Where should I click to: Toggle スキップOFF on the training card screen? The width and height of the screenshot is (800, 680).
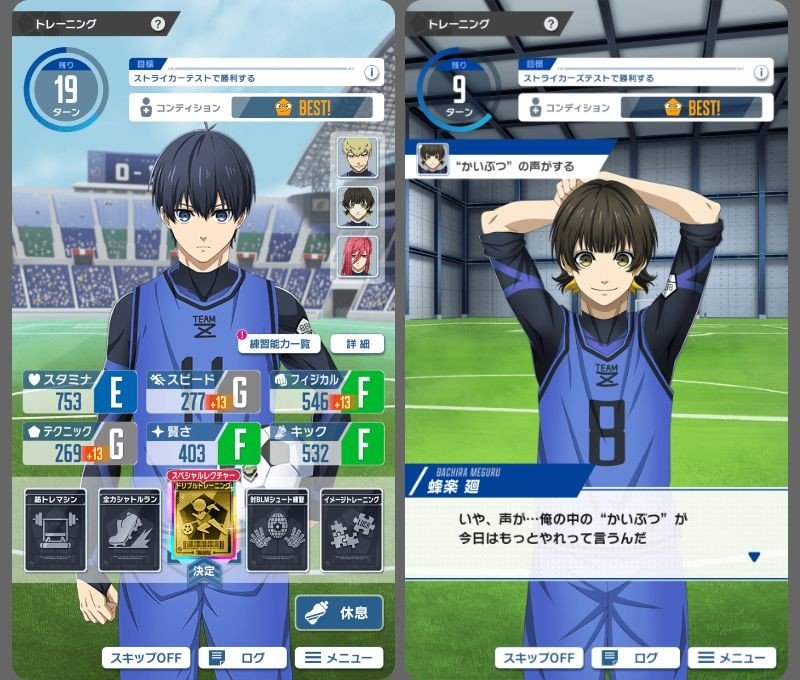point(144,657)
